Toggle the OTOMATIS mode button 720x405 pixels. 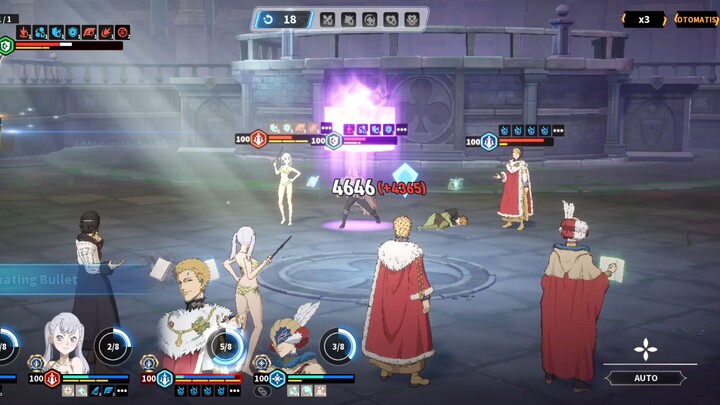pos(697,19)
